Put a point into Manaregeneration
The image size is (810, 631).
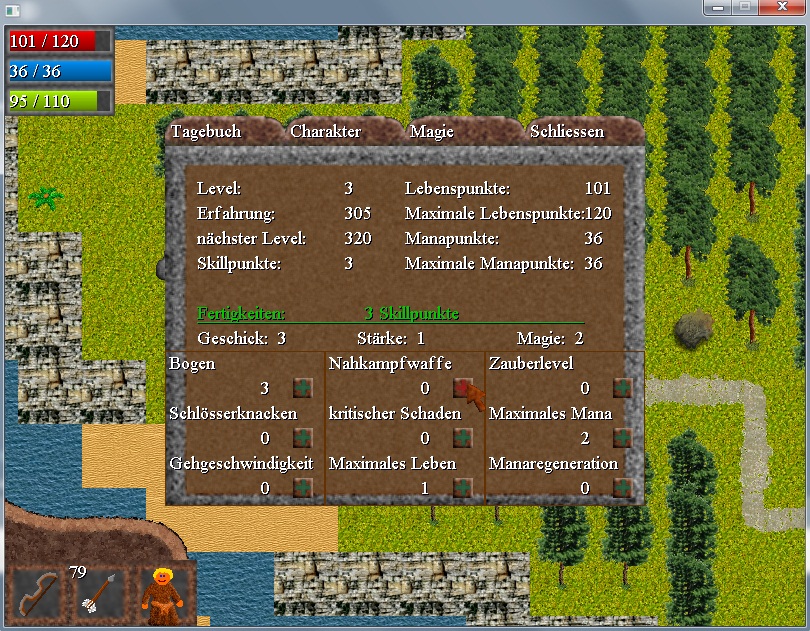pyautogui.click(x=622, y=488)
